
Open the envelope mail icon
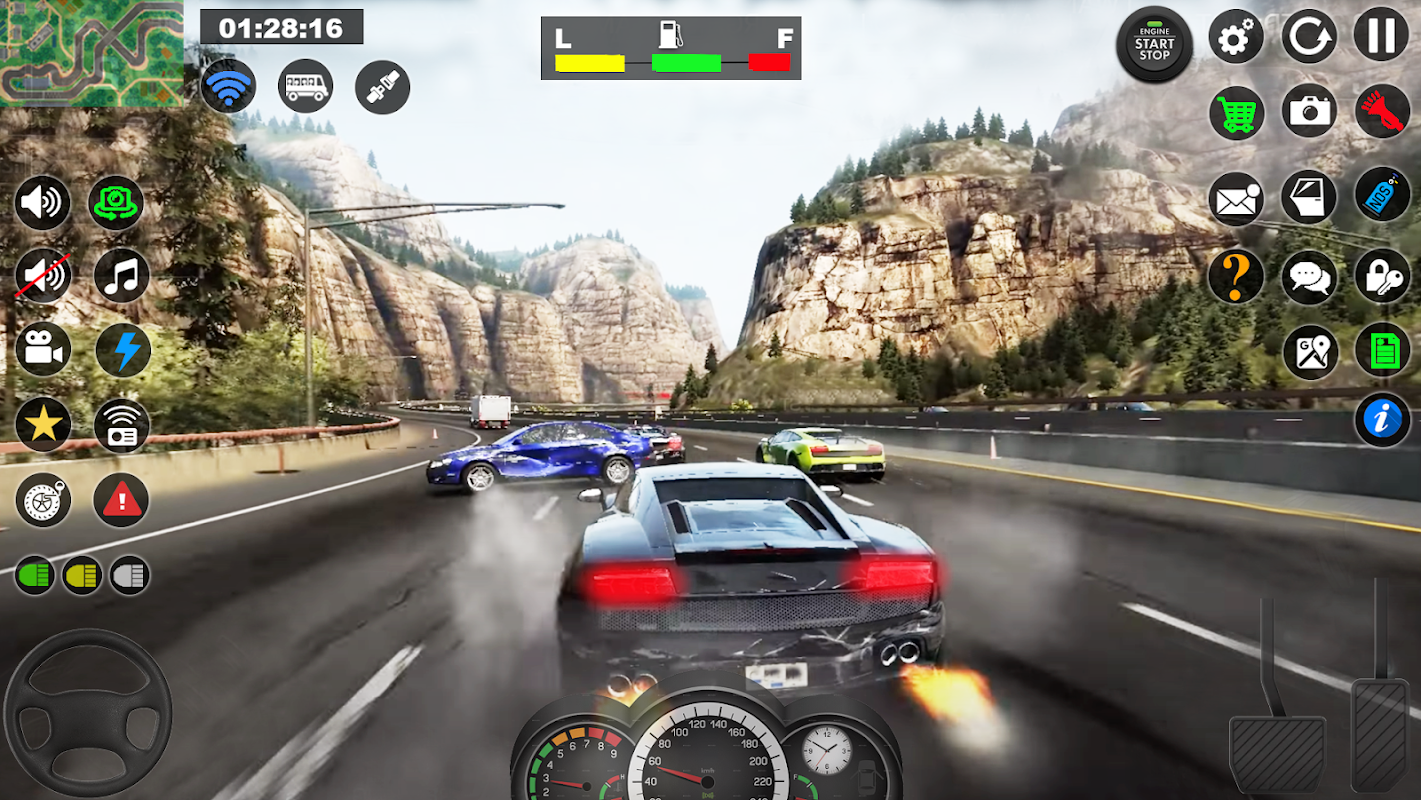pos(1236,199)
